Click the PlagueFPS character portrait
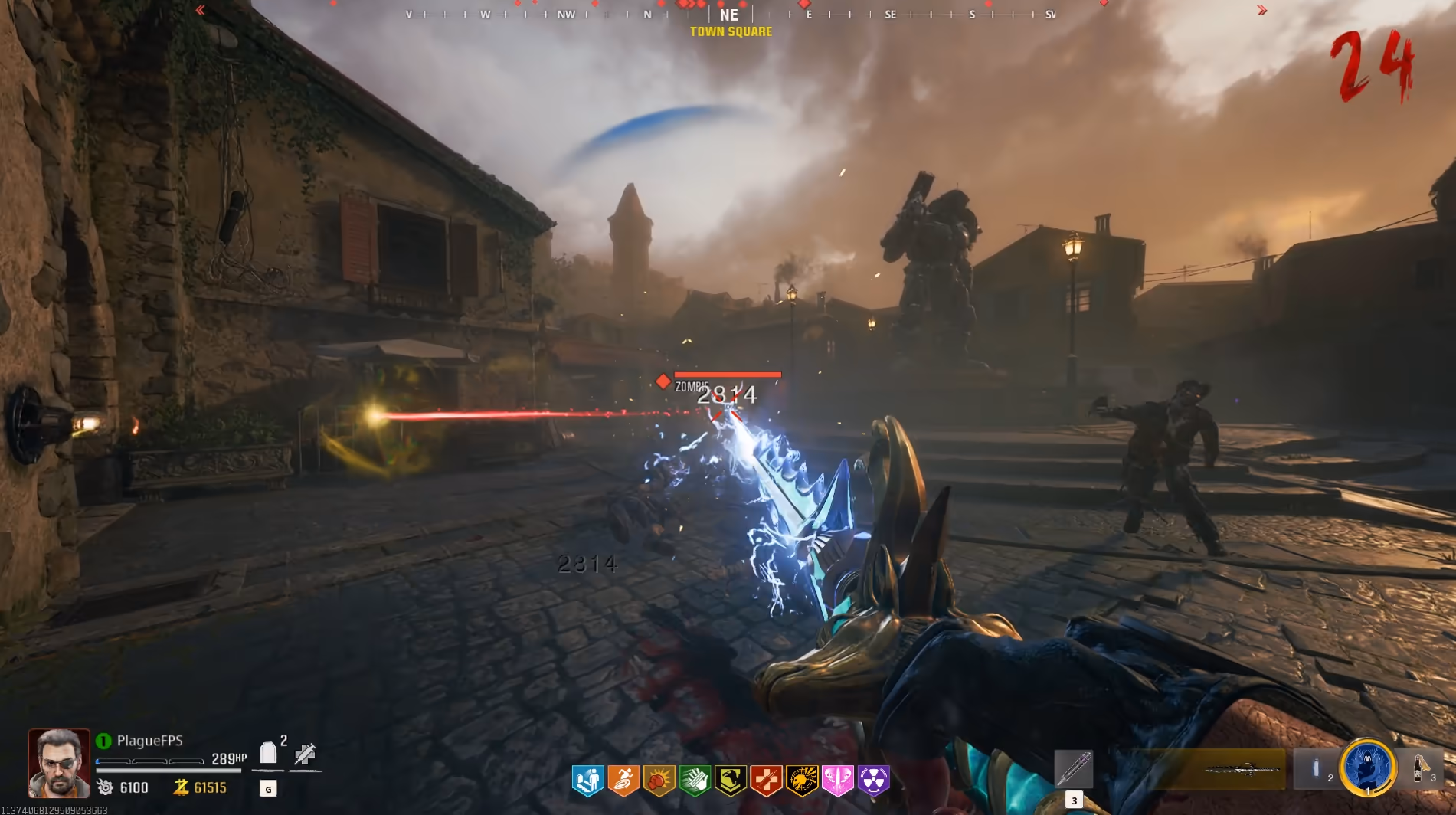Viewport: 1456px width, 815px height. coord(59,763)
